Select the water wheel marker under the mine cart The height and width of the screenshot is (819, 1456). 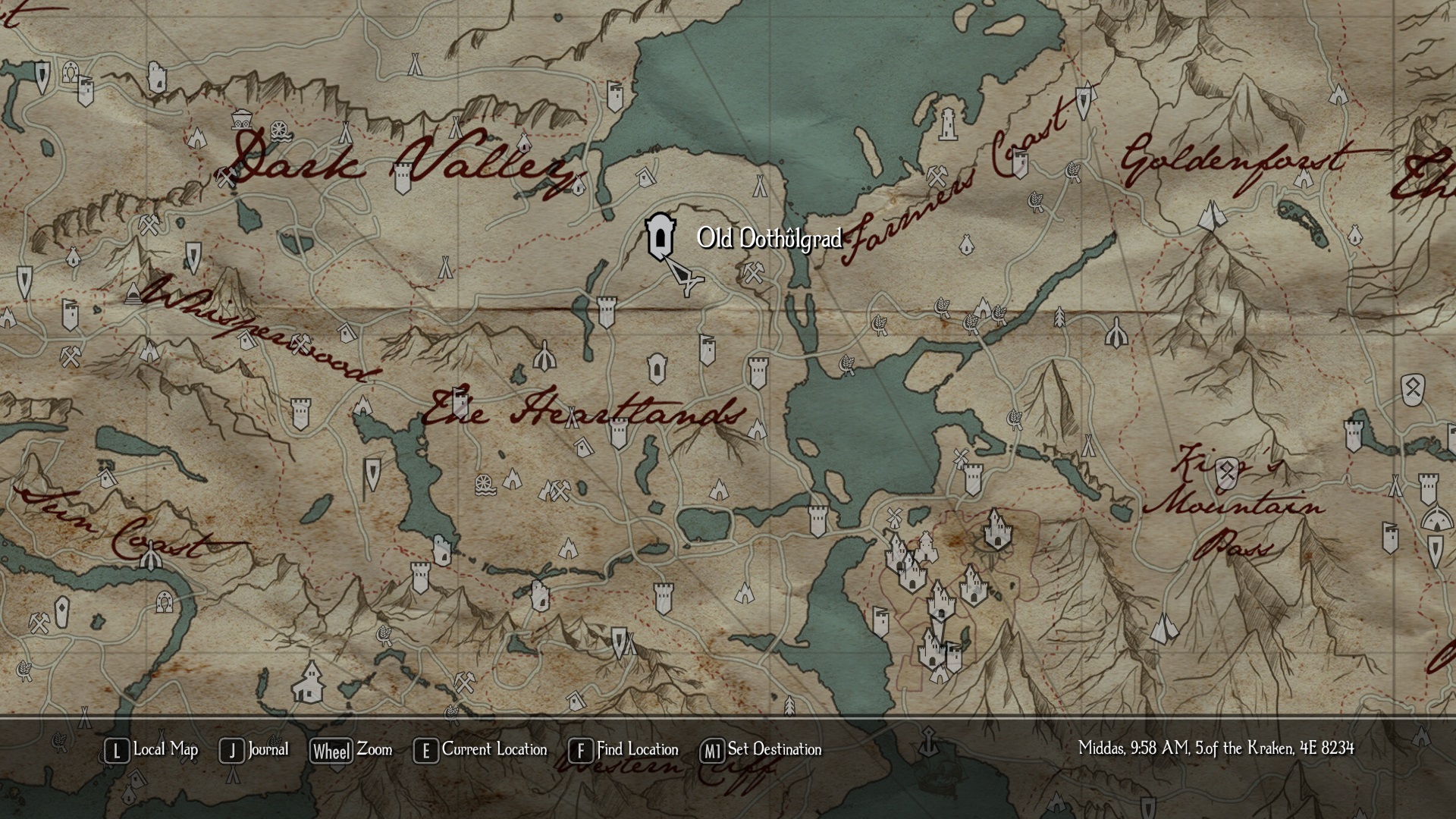pyautogui.click(x=280, y=130)
